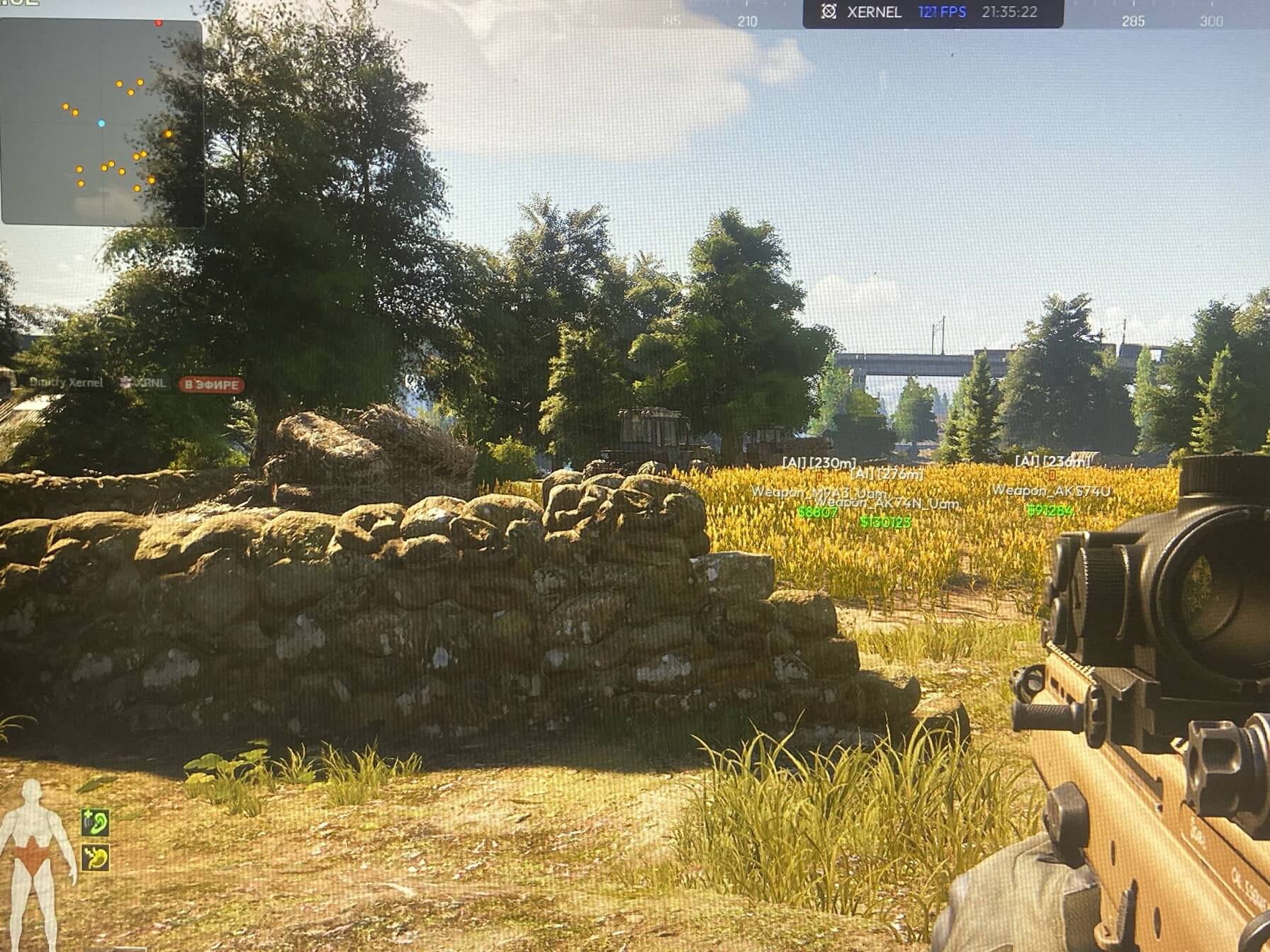Select the Dmitry Xernel streamer name label
1270x952 pixels.
tap(66, 382)
